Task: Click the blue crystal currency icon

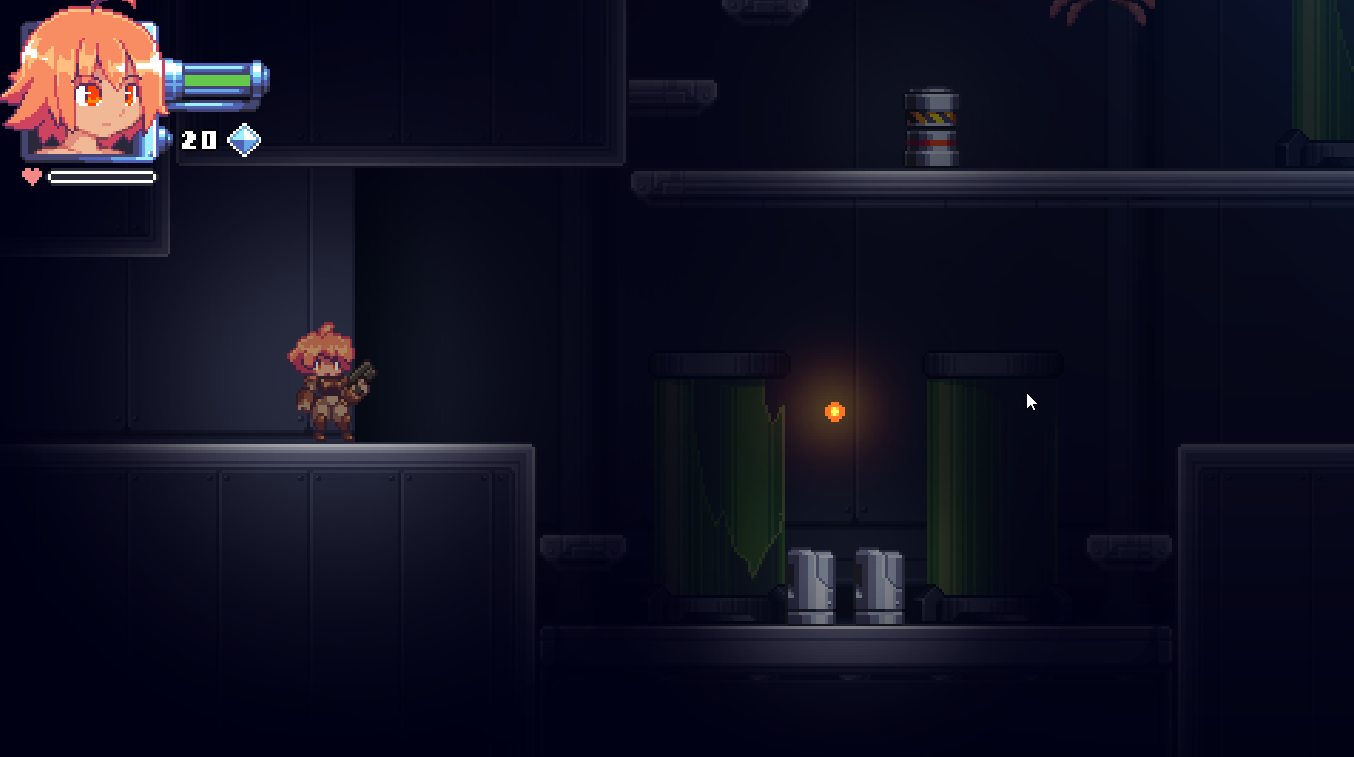Action: coord(244,140)
